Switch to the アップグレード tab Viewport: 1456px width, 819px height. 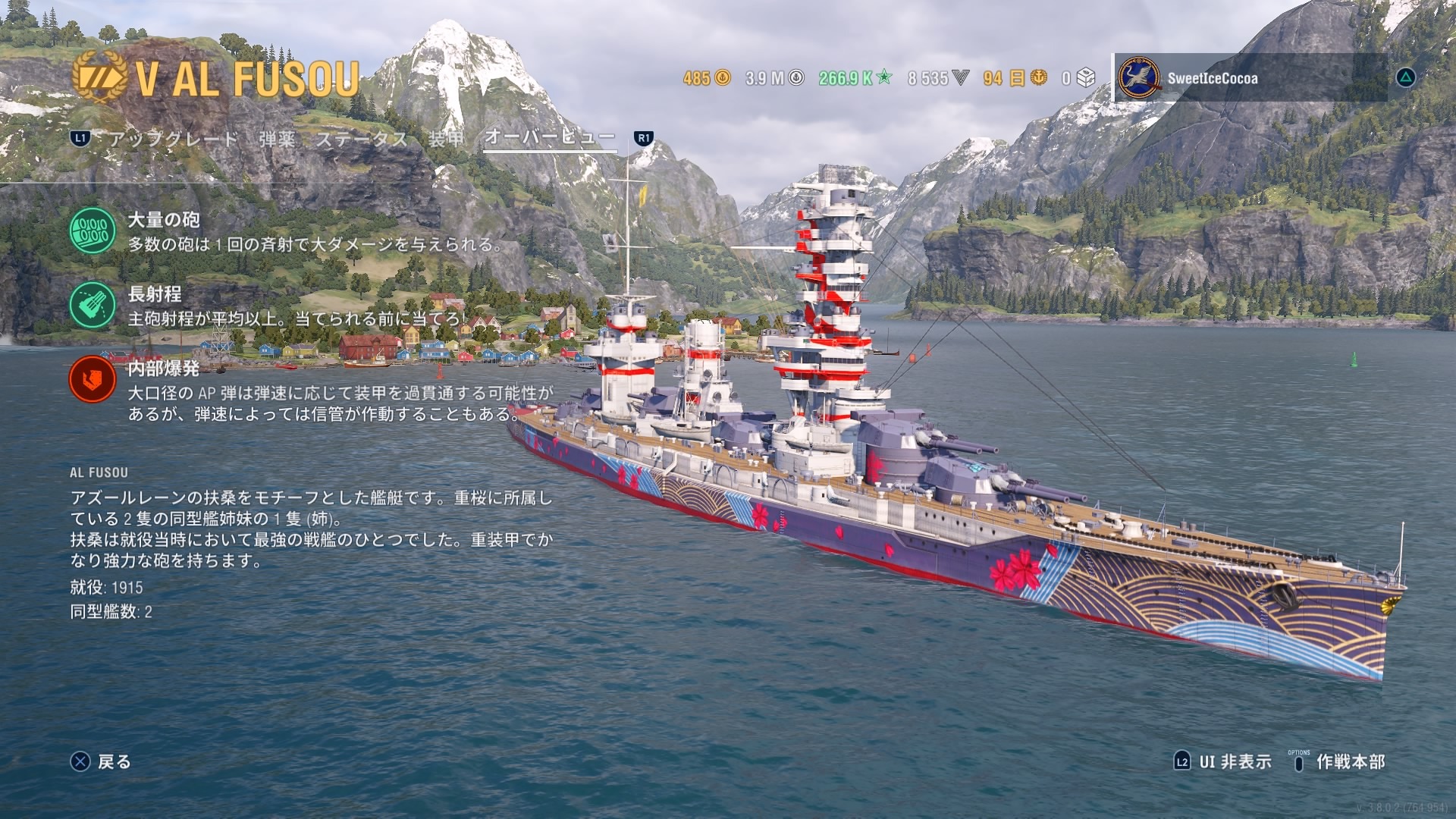173,139
